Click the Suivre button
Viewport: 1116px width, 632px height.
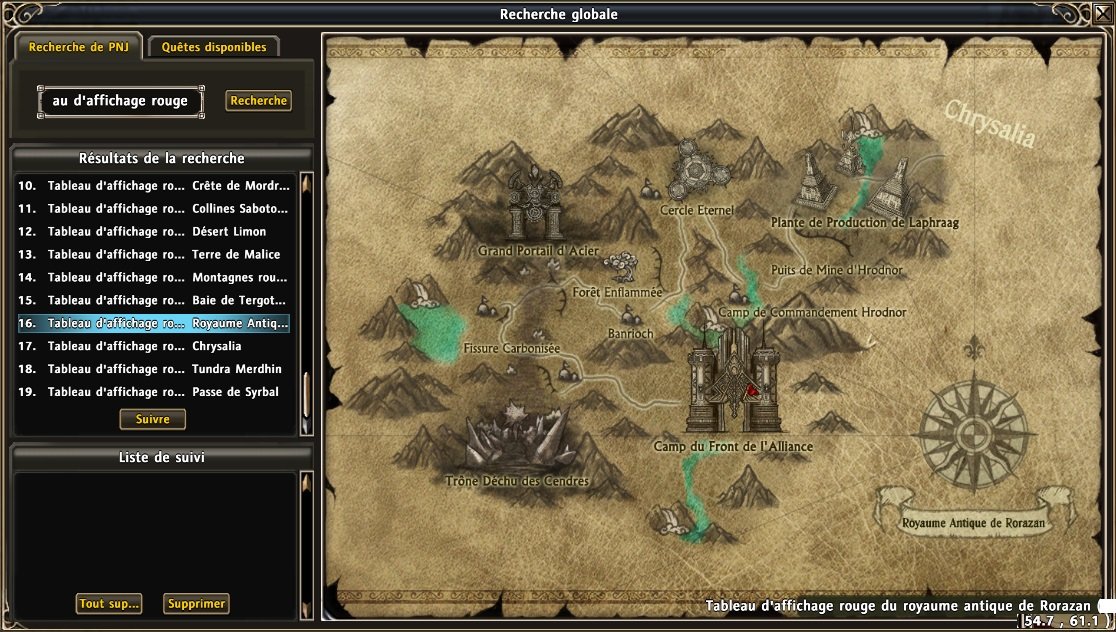[153, 419]
